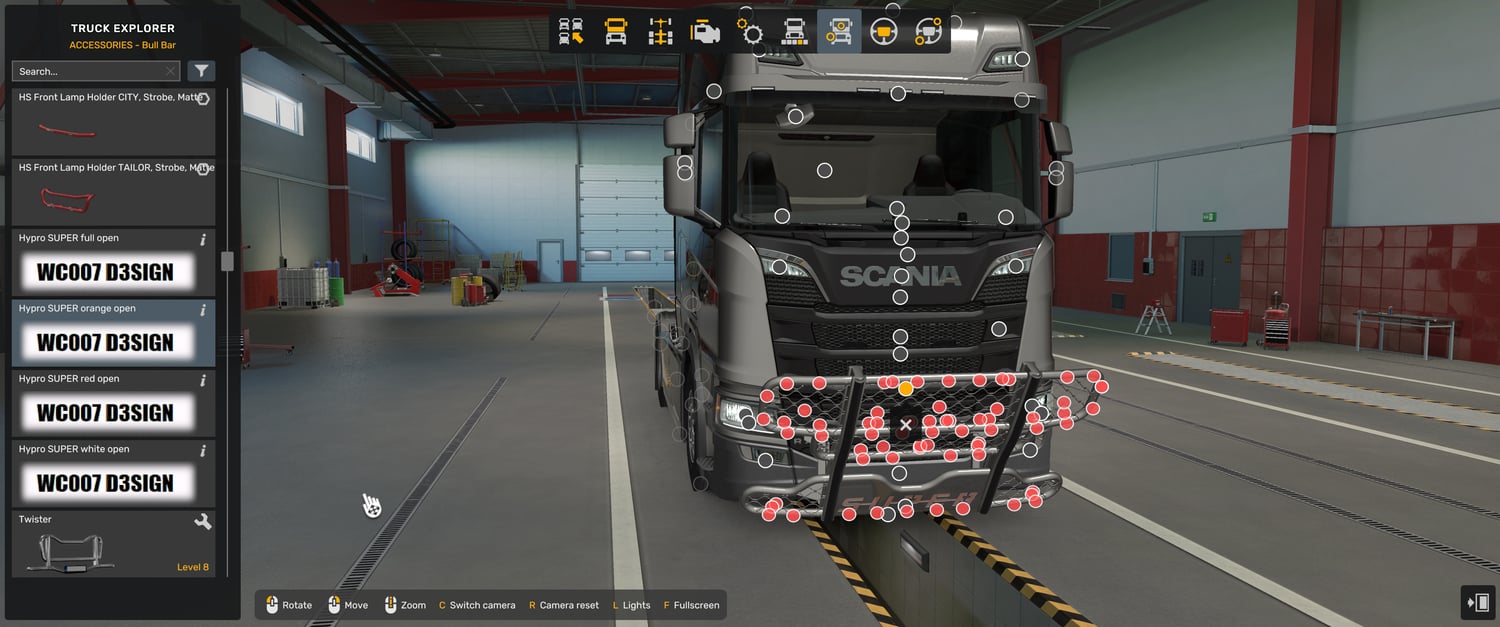Open the transmission gears category

click(x=750, y=32)
